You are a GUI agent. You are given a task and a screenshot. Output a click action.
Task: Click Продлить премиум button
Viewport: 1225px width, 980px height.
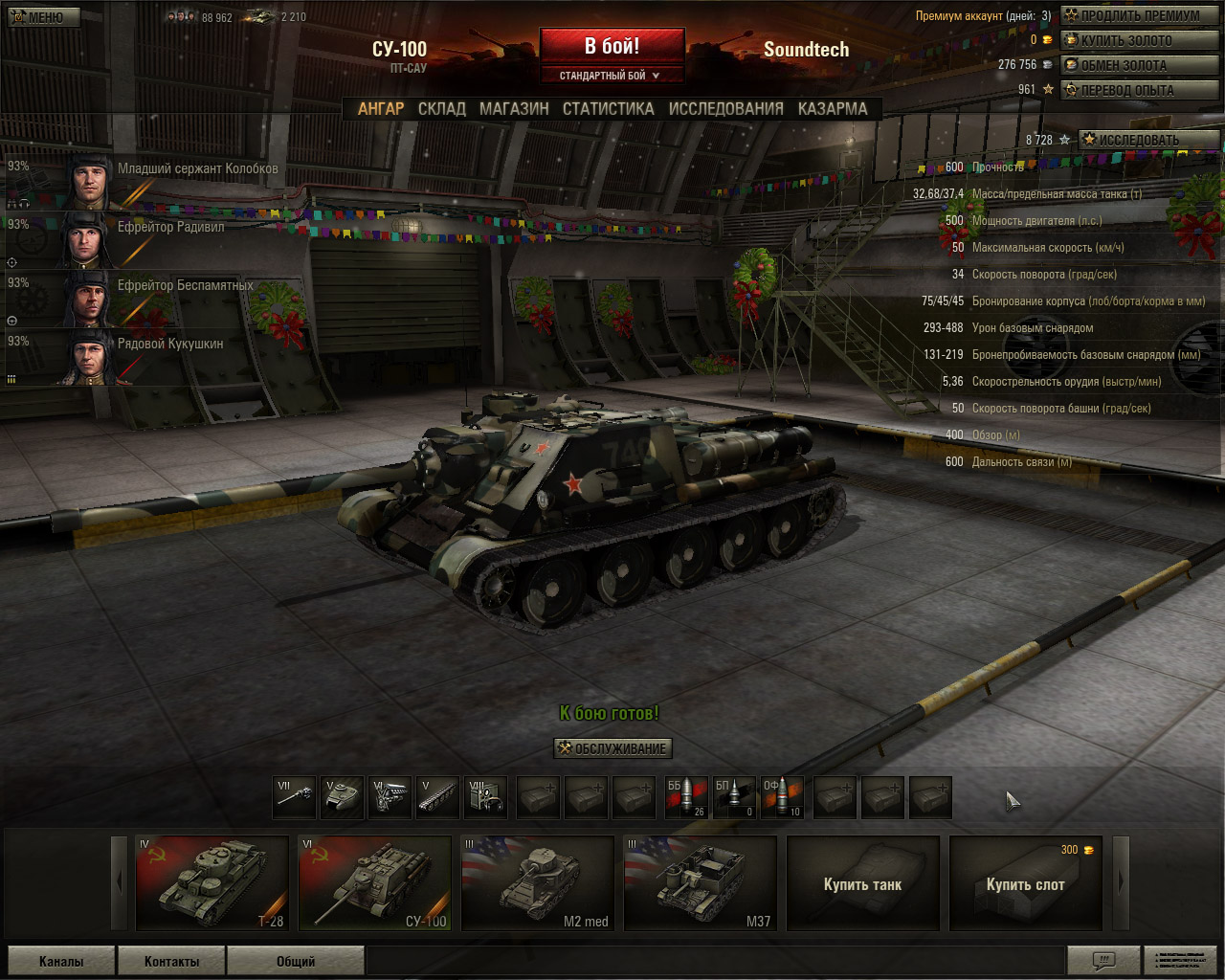coord(1139,15)
